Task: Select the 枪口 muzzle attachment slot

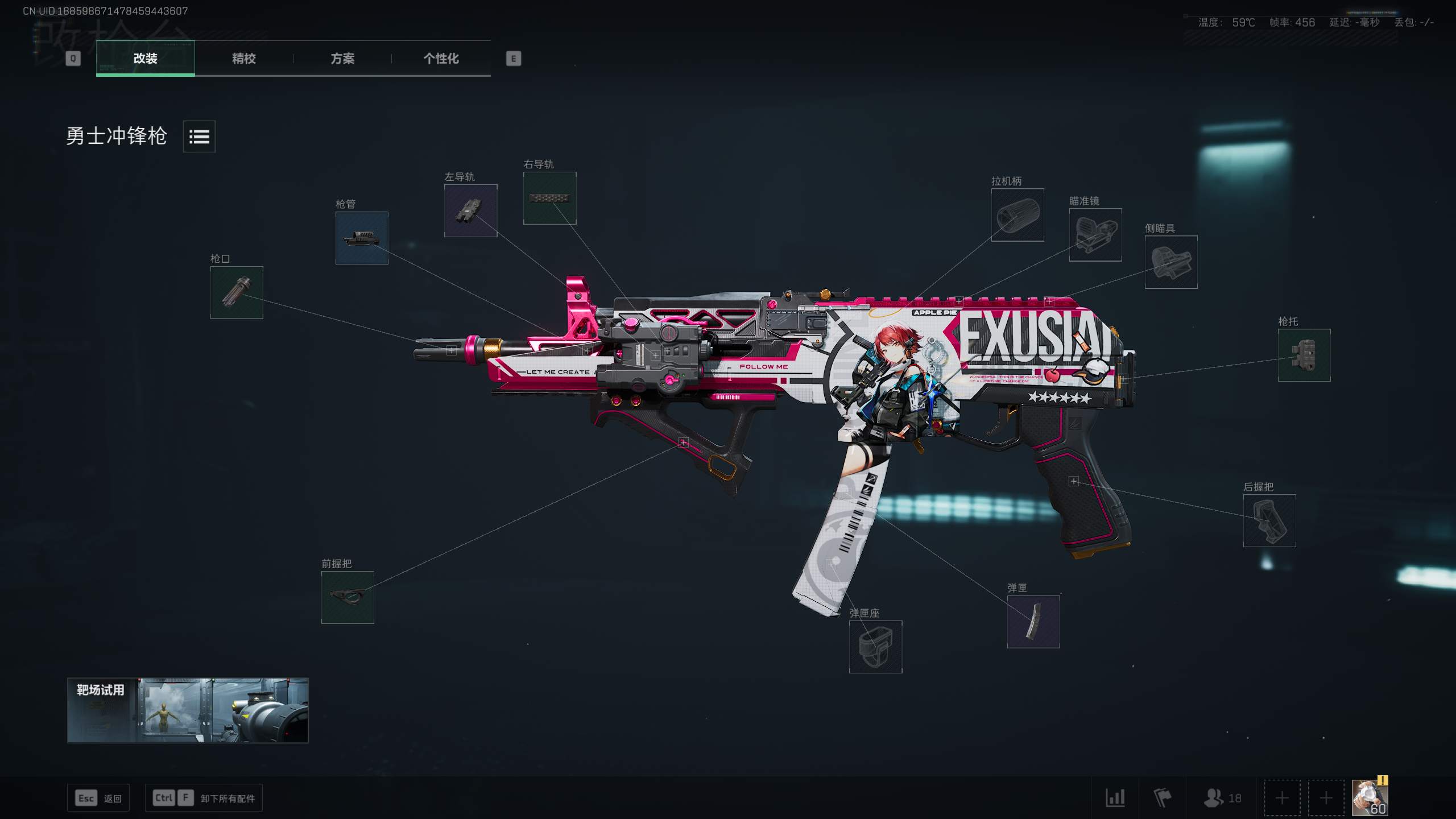Action: (237, 292)
